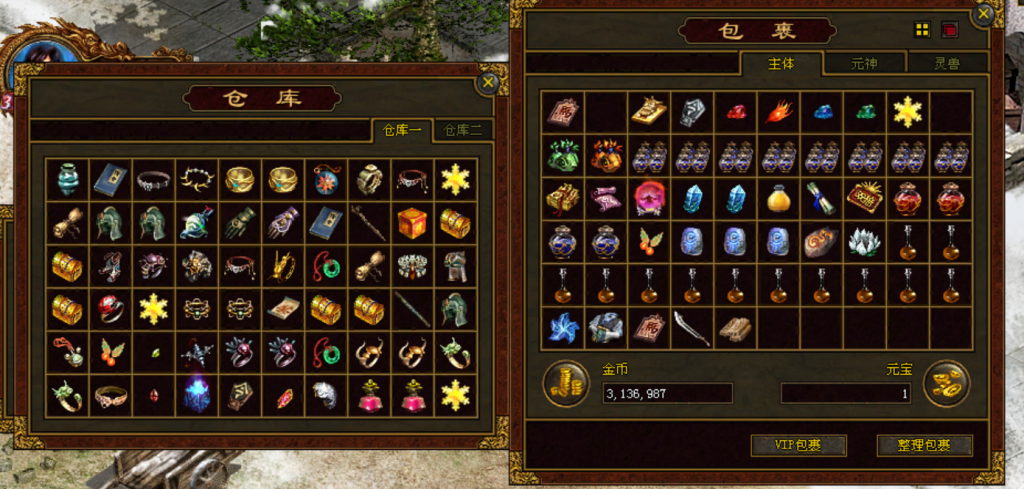The width and height of the screenshot is (1024, 489).
Task: Sort the bag with 整理包裹
Action: (x=924, y=445)
